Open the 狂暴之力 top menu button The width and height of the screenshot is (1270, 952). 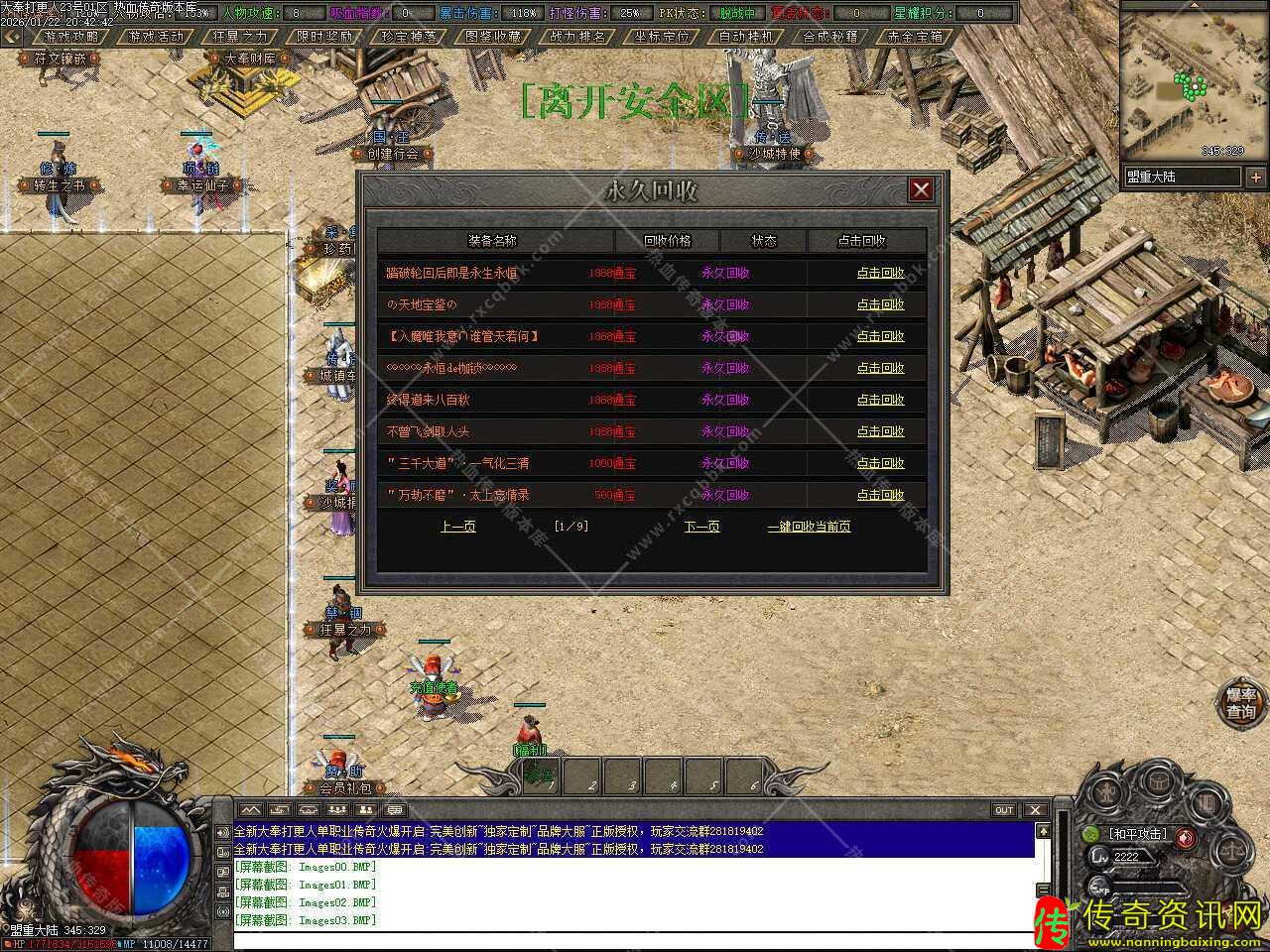pyautogui.click(x=240, y=37)
